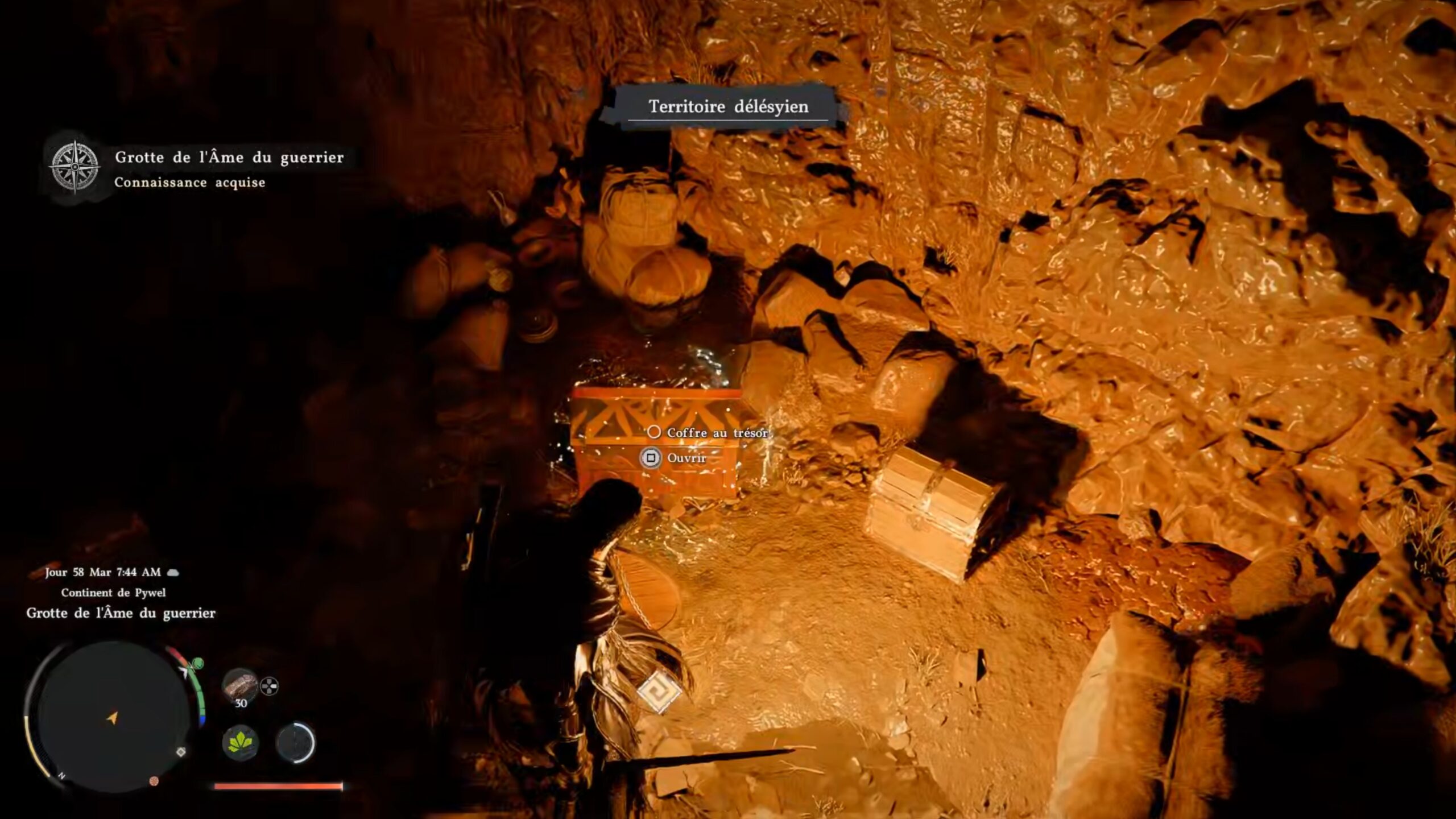Click the Territoire délésyien region banner
The width and height of the screenshot is (1456, 819).
(x=728, y=106)
